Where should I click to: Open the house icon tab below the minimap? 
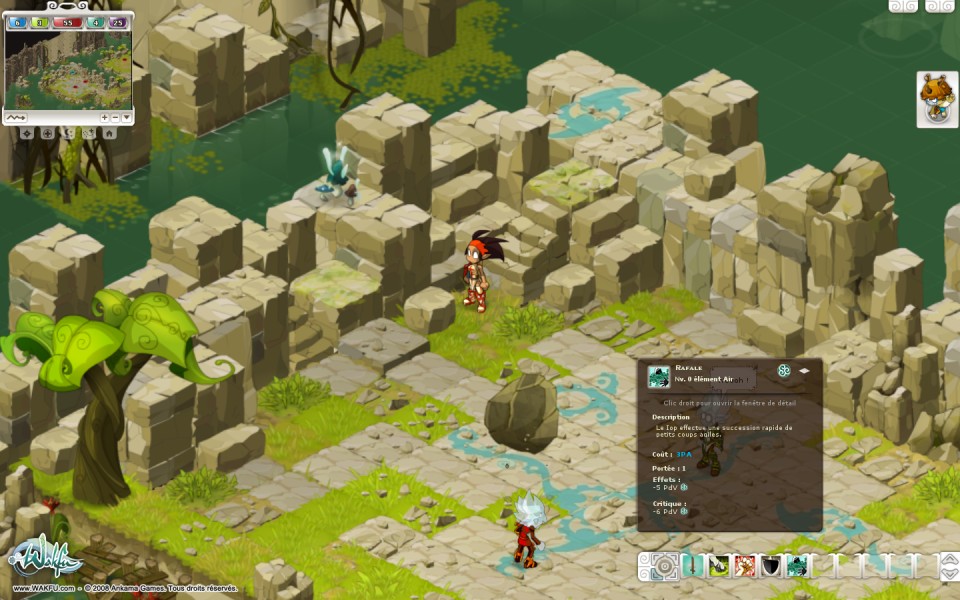[109, 132]
